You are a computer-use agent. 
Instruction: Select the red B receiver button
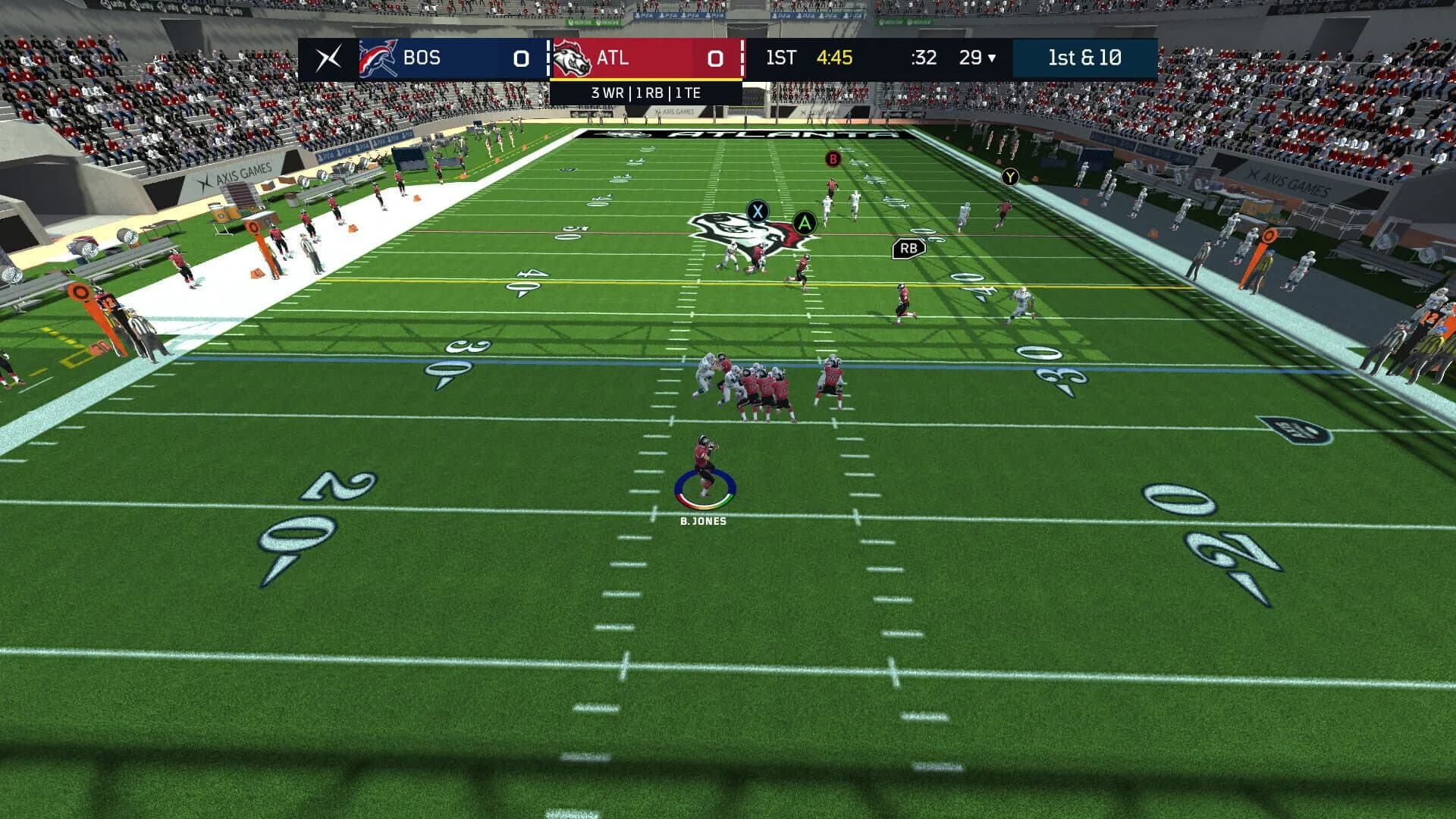tap(833, 160)
